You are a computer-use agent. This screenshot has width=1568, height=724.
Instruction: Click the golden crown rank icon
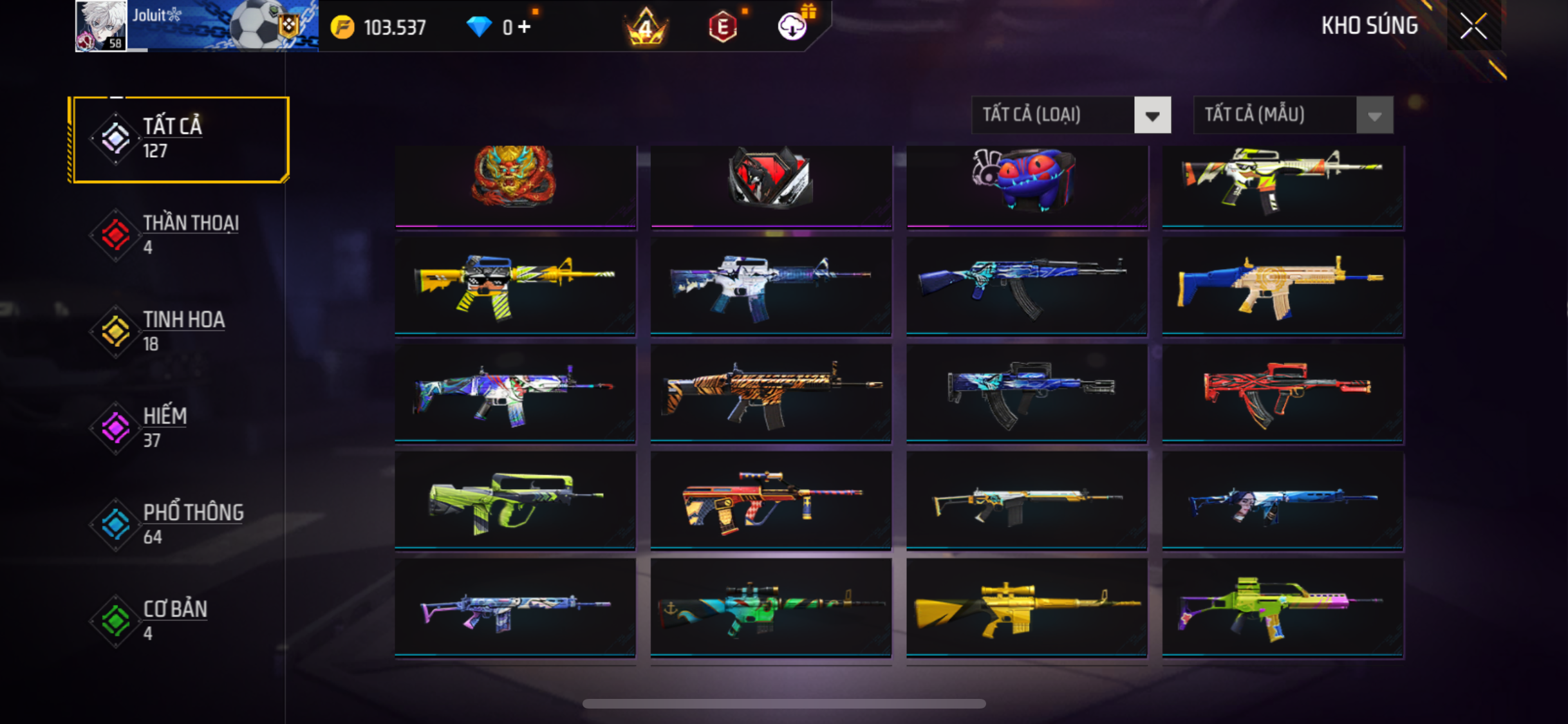click(x=646, y=28)
